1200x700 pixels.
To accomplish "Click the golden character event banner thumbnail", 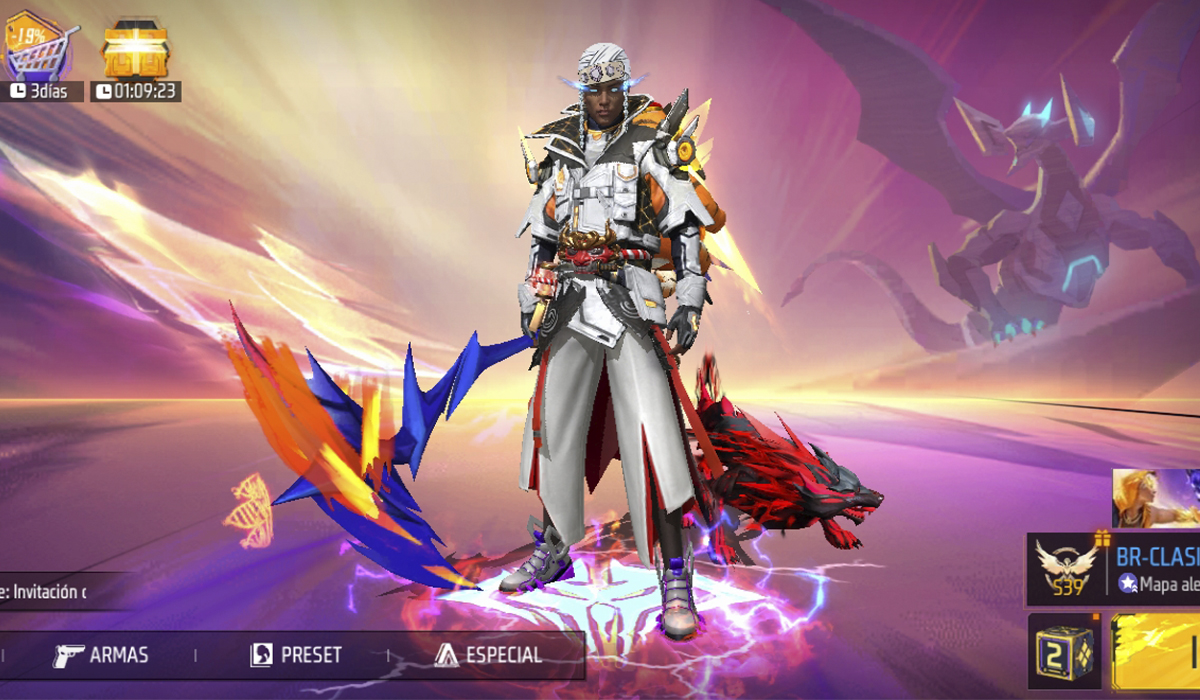I will pos(1157,498).
